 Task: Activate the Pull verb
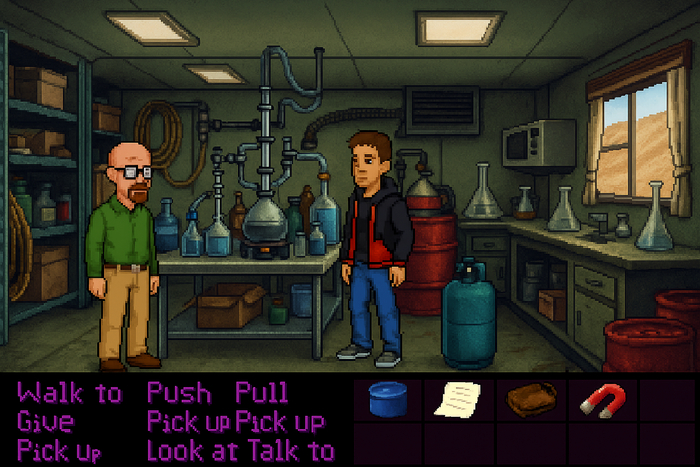click(x=261, y=392)
